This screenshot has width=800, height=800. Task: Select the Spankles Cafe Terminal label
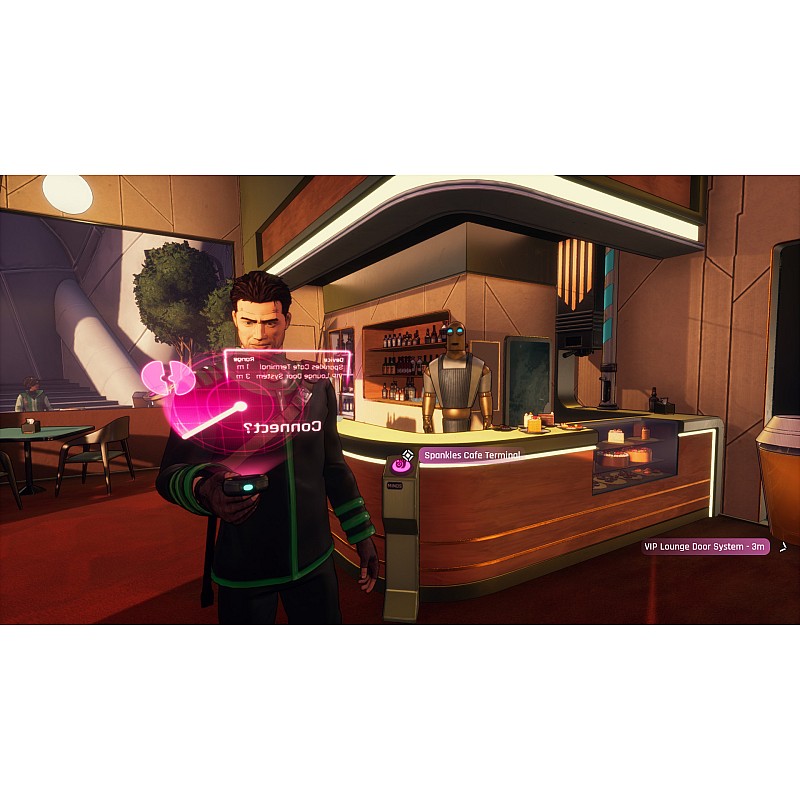(470, 455)
